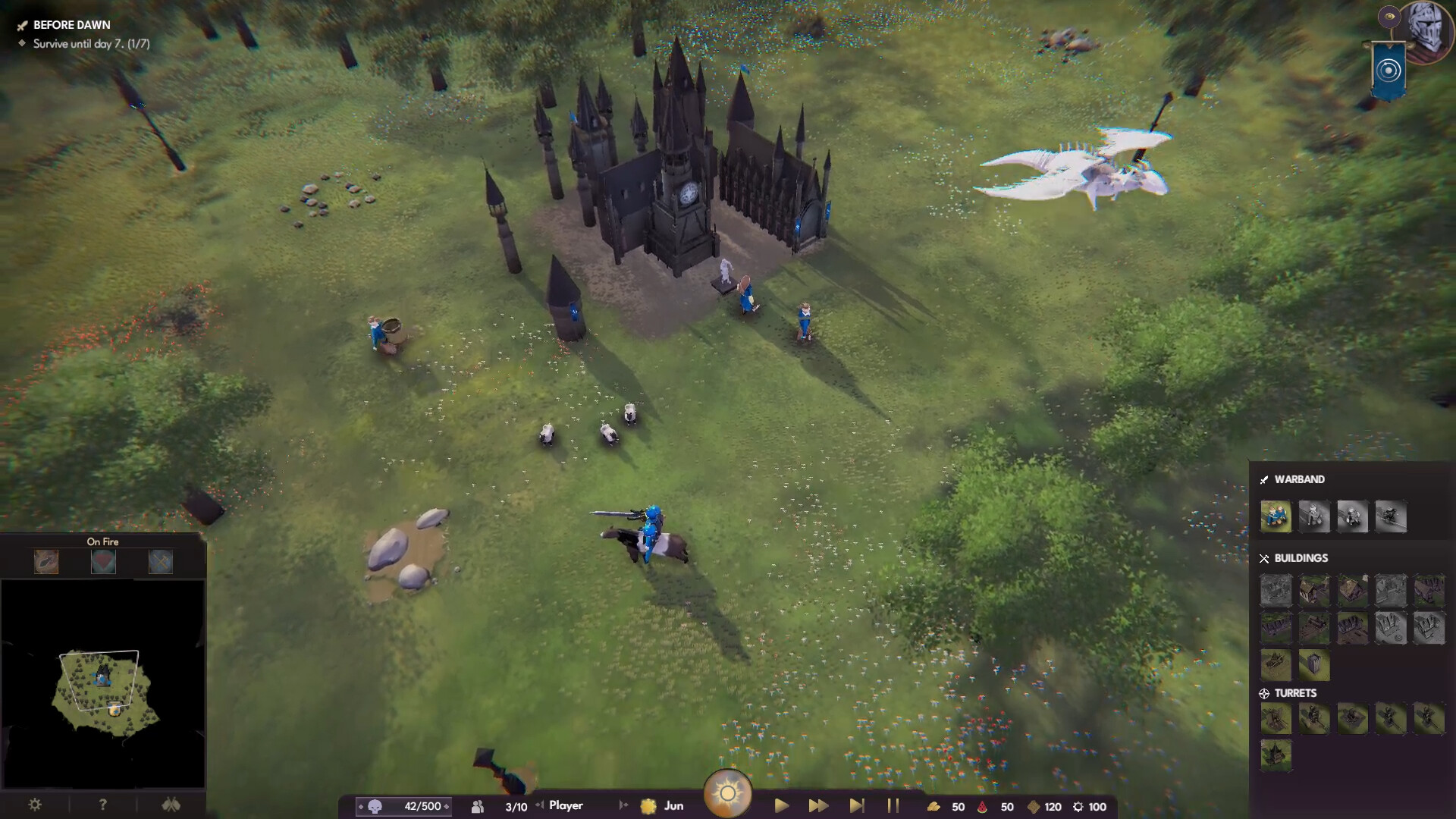
Task: Open the settings gear below the minimap
Action: click(x=34, y=805)
